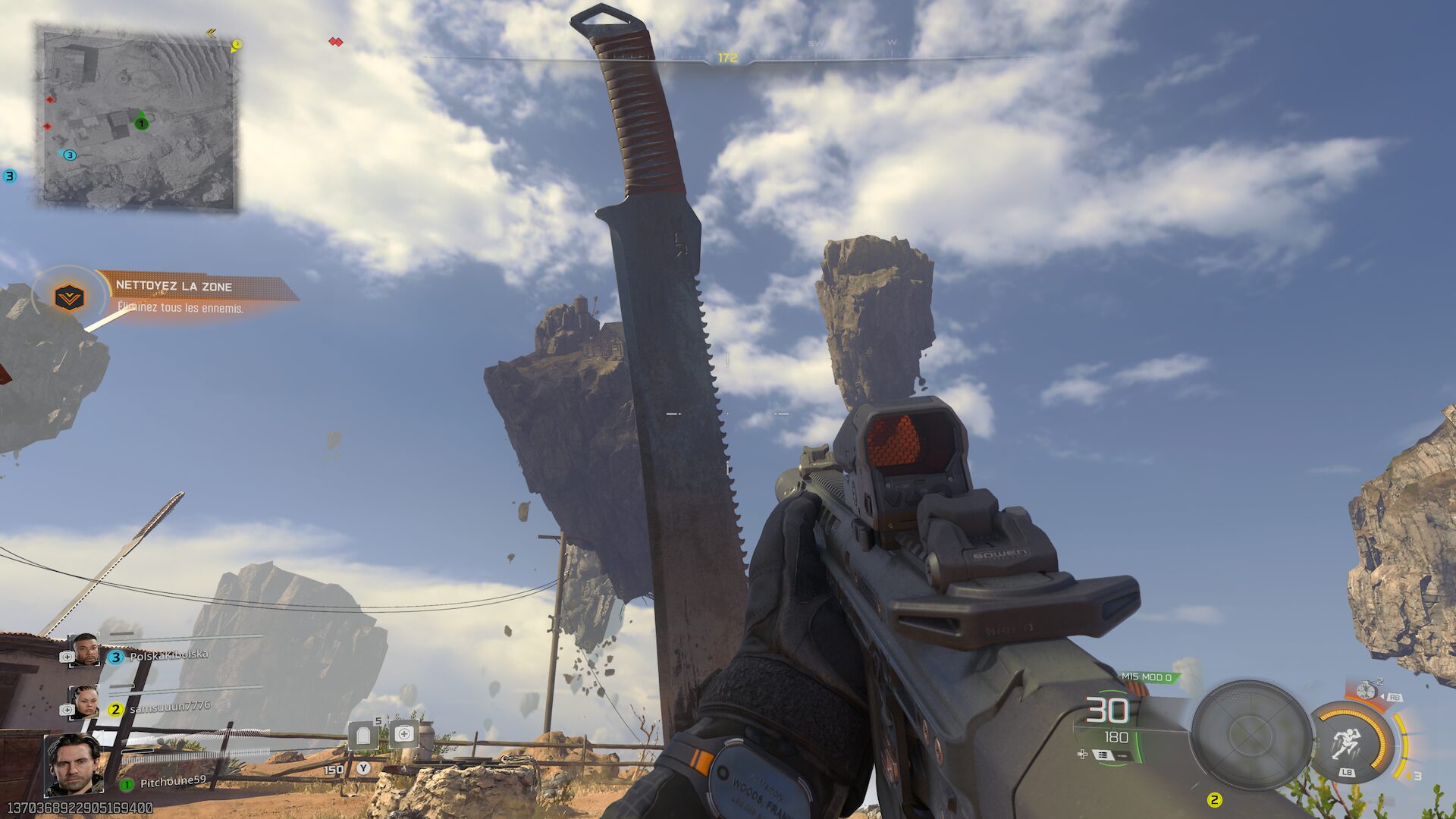
Task: Open the minimap in the corner
Action: click(137, 118)
